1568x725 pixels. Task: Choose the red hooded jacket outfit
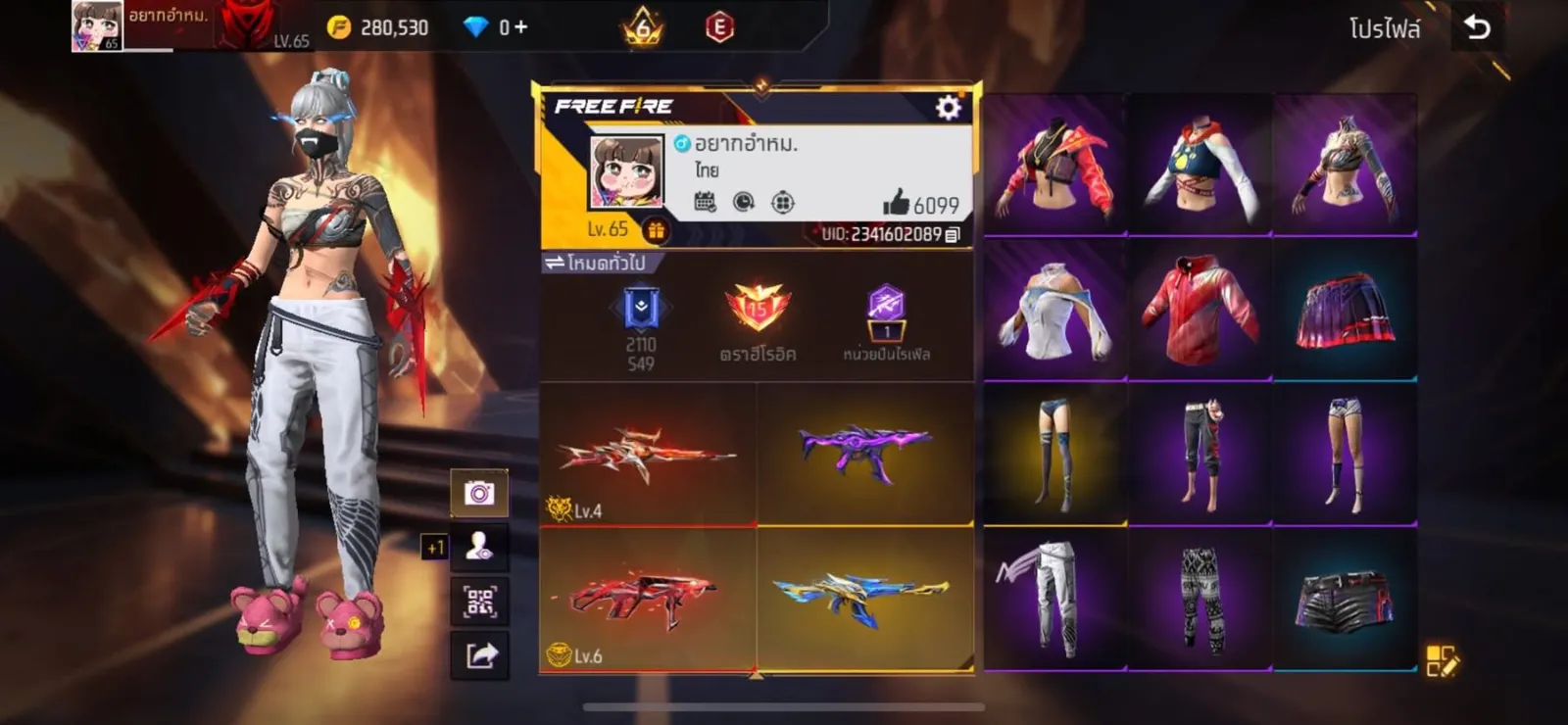(1200, 309)
